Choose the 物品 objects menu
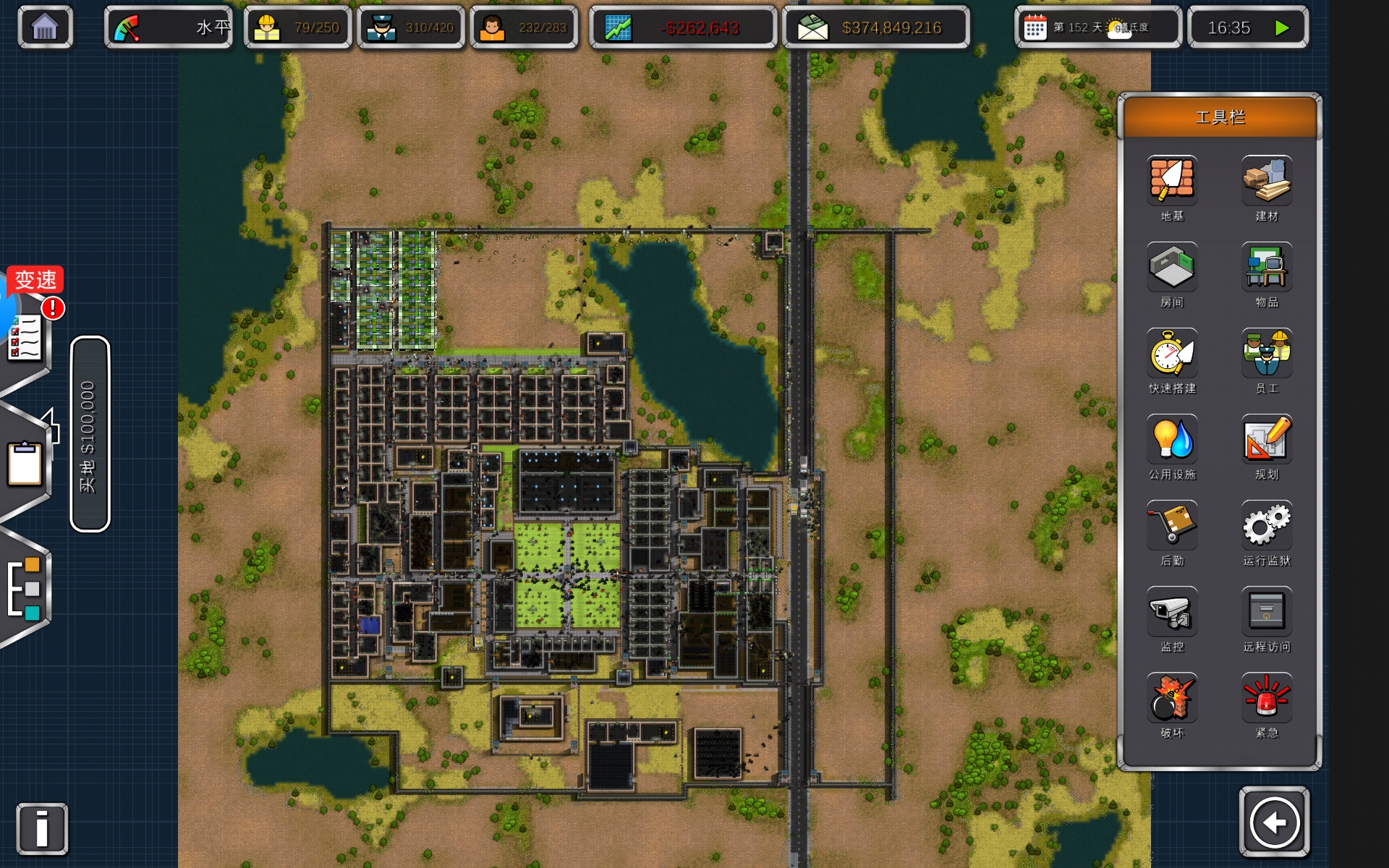The width and height of the screenshot is (1389, 868). (x=1267, y=267)
